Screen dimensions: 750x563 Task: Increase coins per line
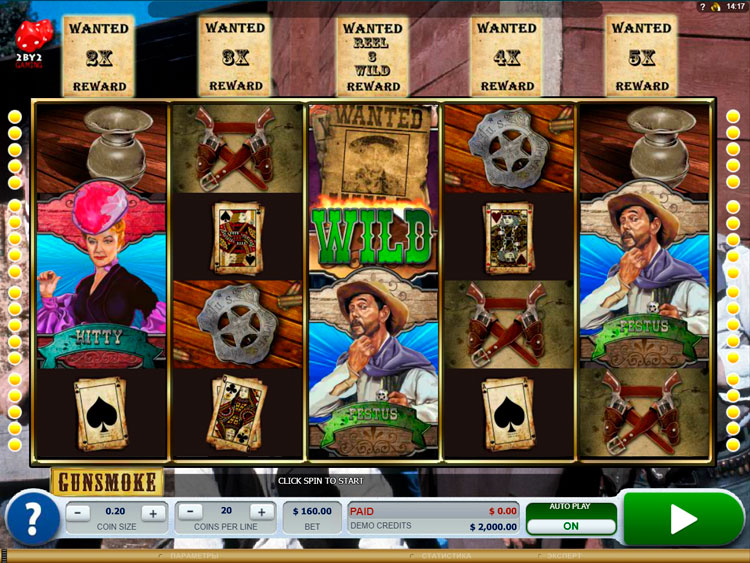(261, 513)
